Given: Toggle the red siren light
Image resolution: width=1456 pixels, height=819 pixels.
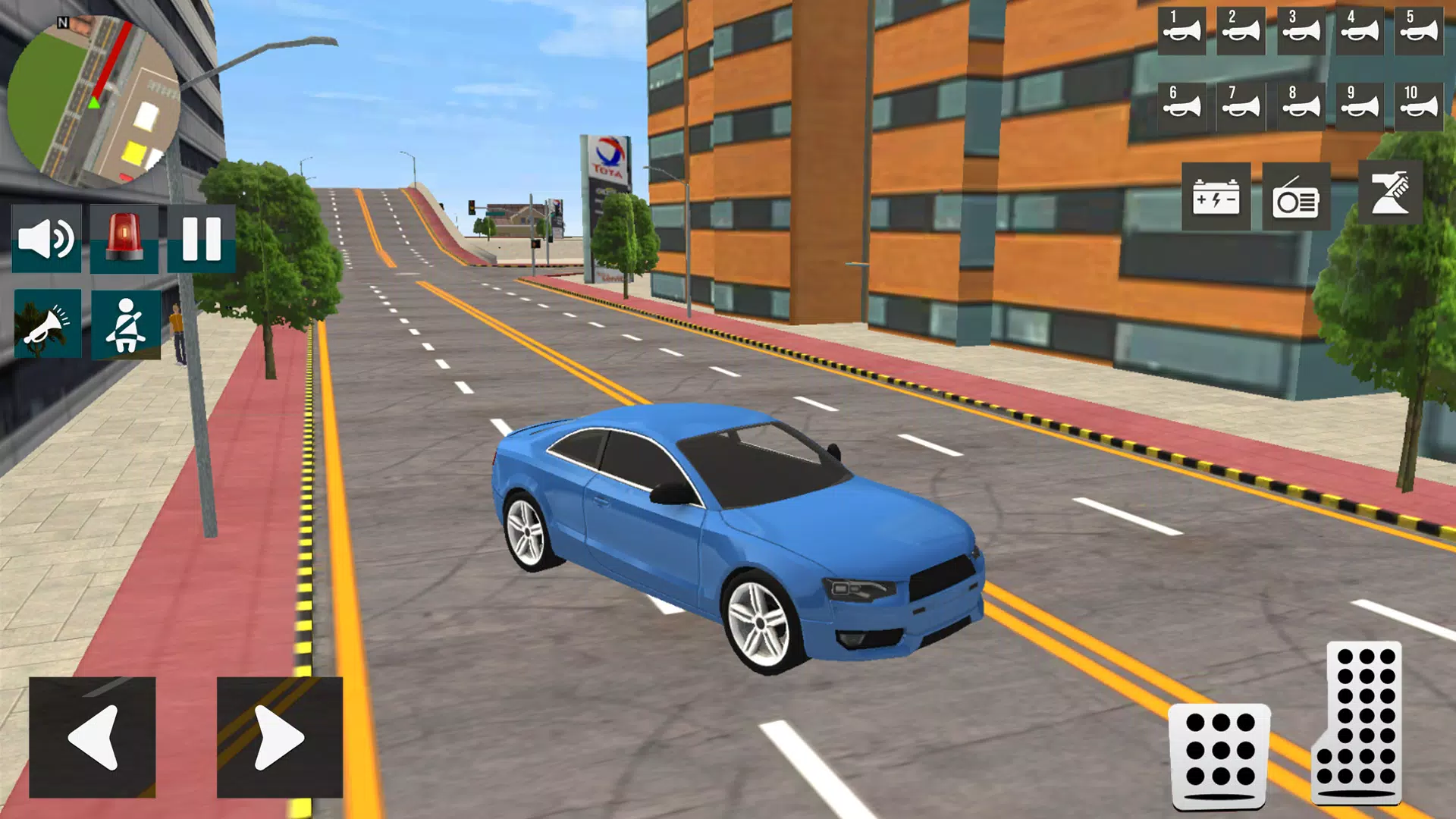Looking at the screenshot, I should [x=125, y=239].
